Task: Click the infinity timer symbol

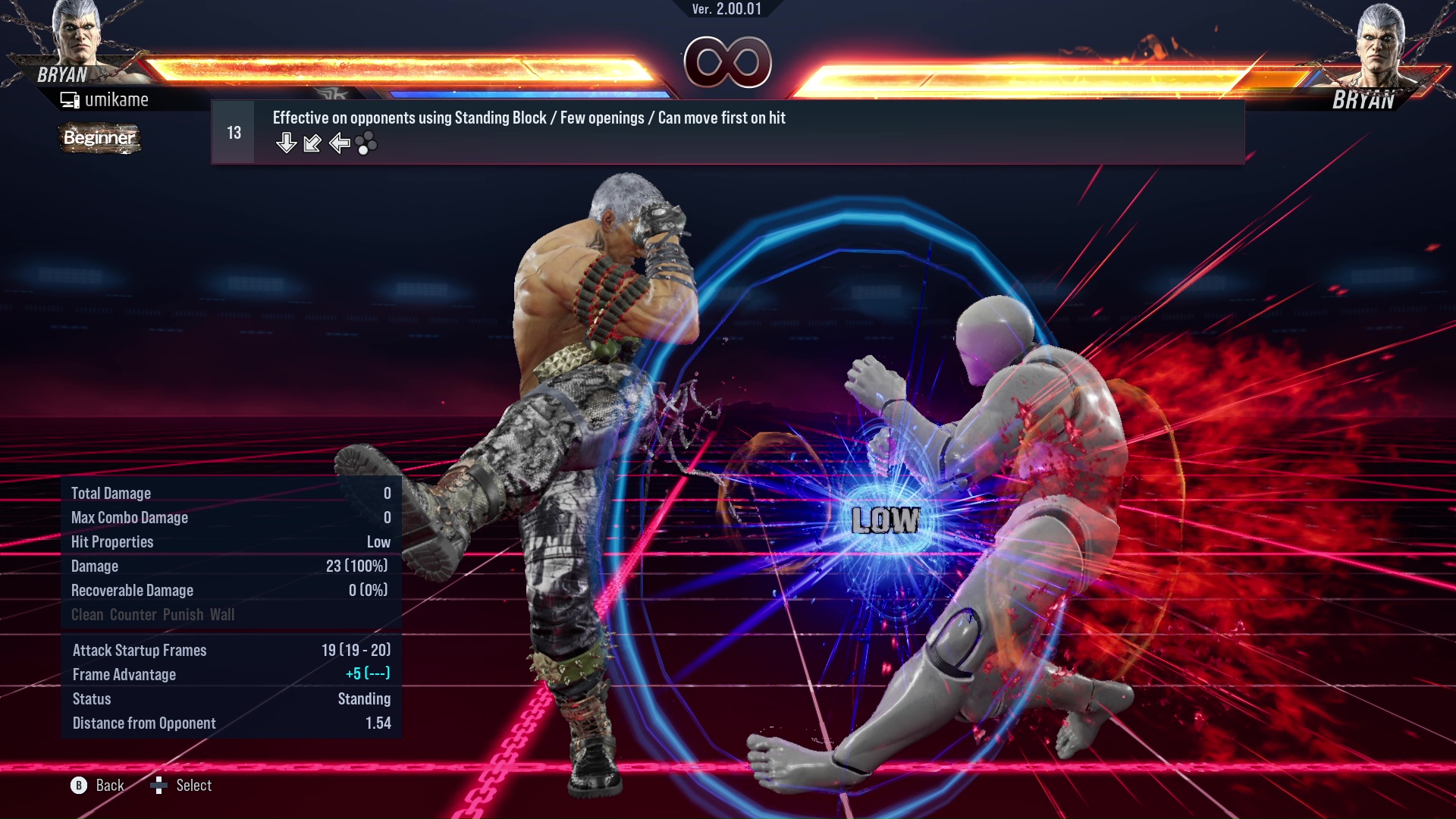Action: tap(730, 64)
